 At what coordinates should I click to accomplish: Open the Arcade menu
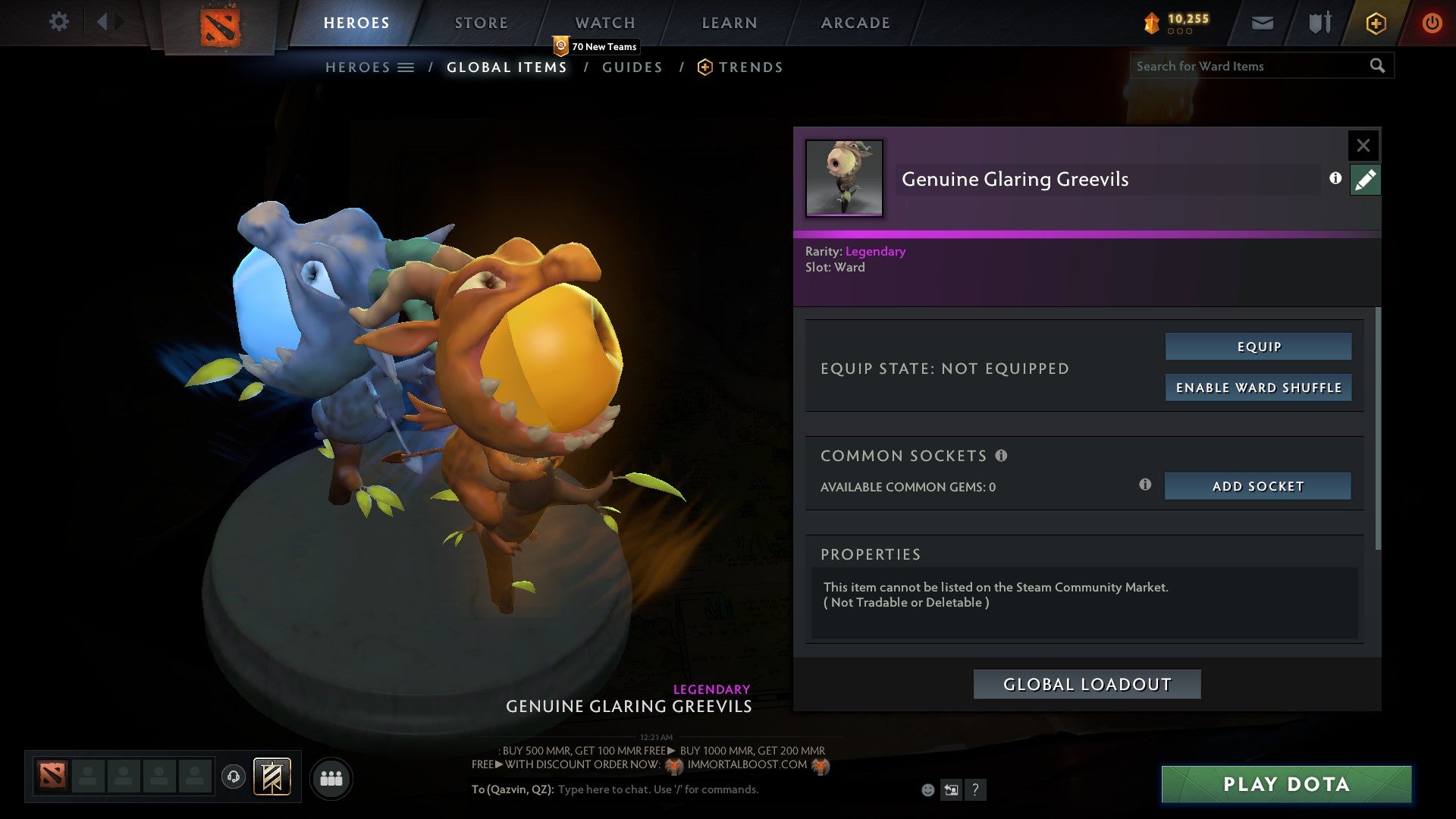coord(855,22)
